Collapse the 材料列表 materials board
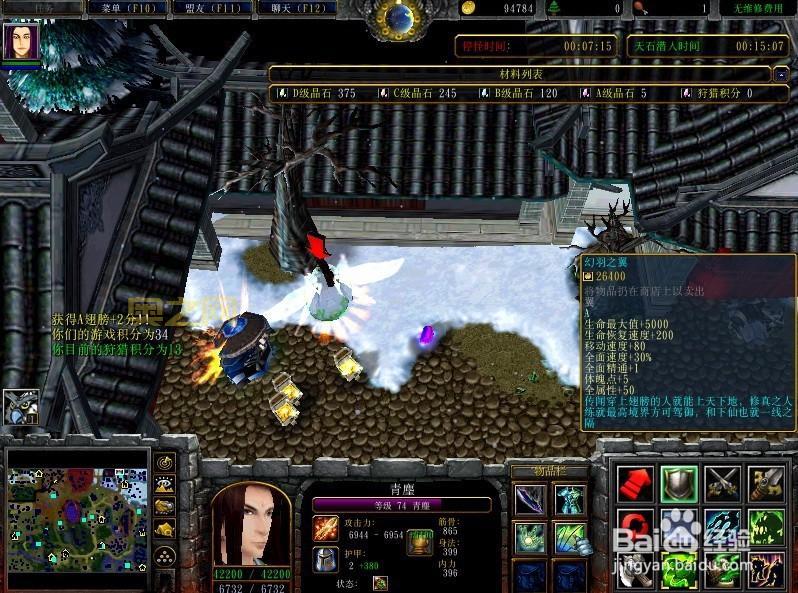 tap(780, 74)
